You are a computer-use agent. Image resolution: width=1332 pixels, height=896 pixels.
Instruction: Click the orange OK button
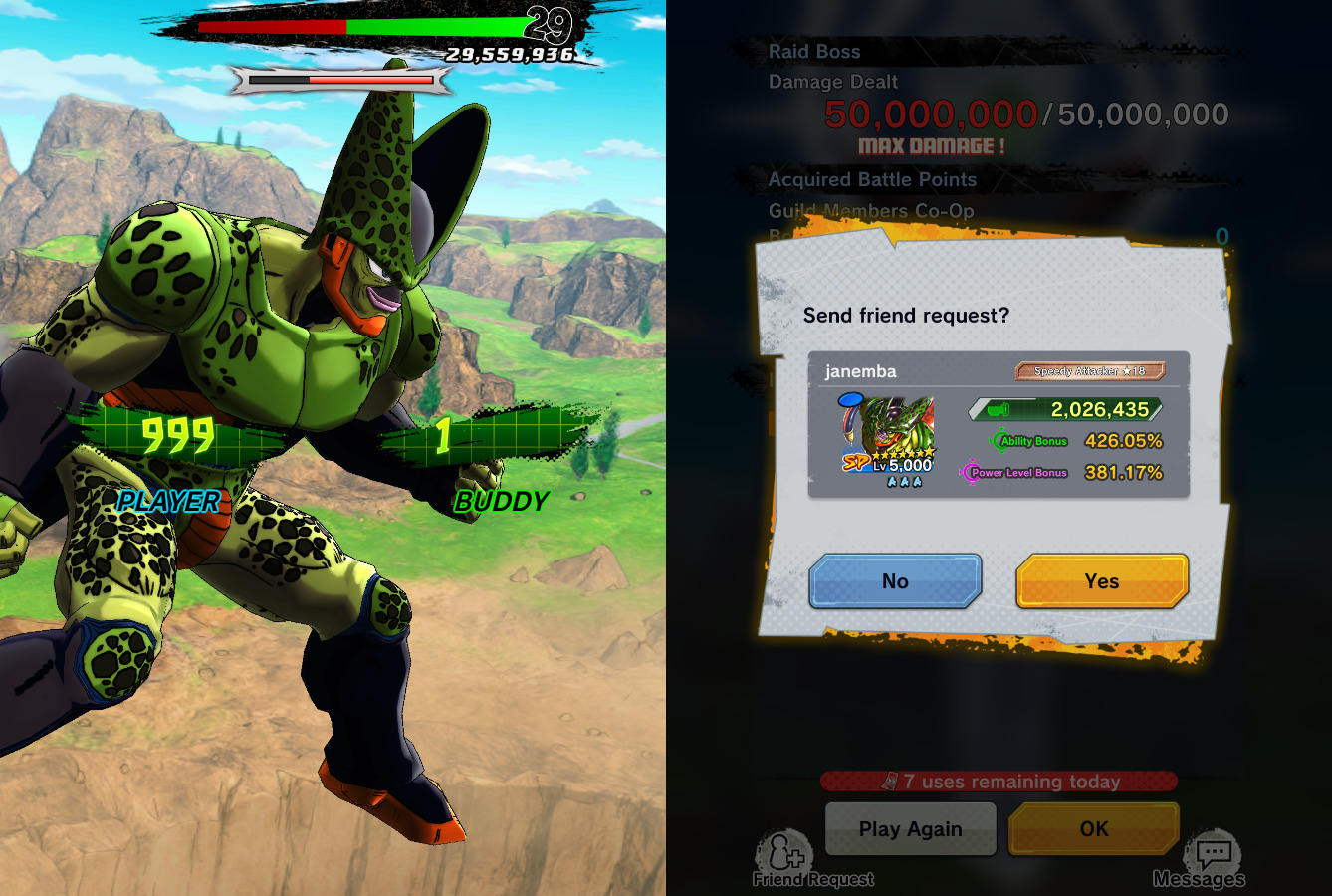[1093, 828]
